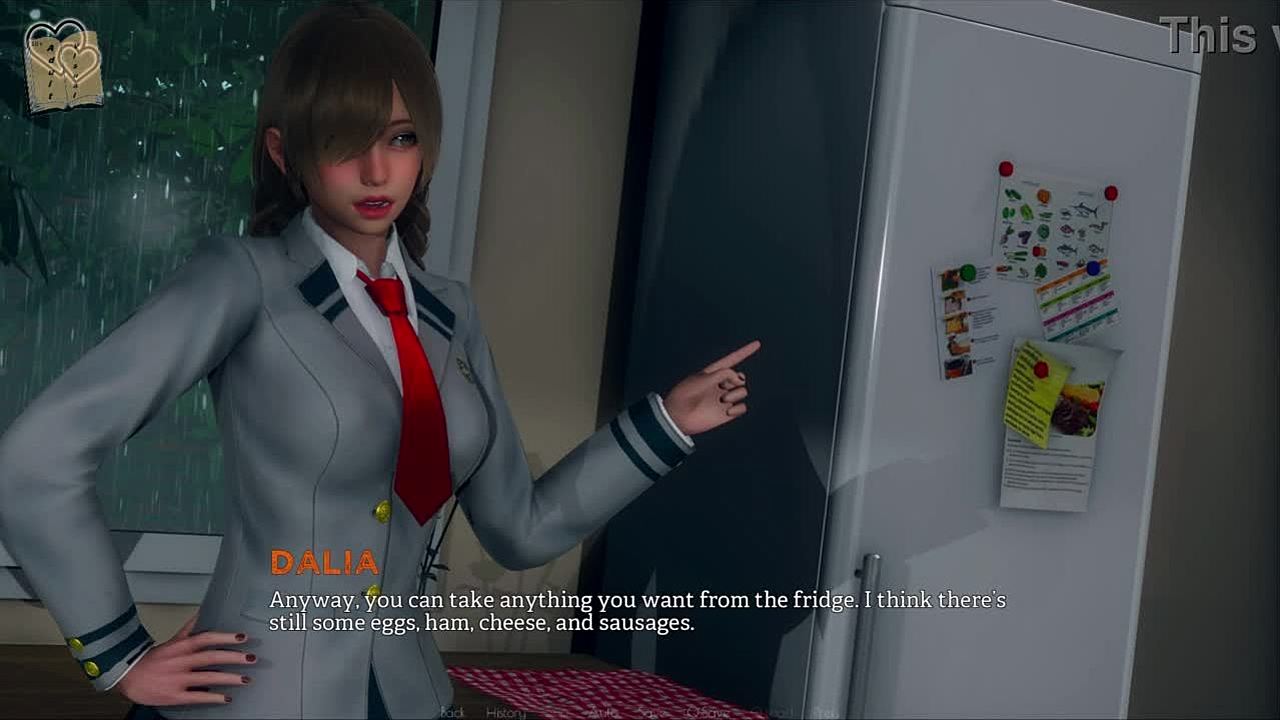Quick save with Q.Save
The height and width of the screenshot is (720, 1280).
click(x=707, y=712)
